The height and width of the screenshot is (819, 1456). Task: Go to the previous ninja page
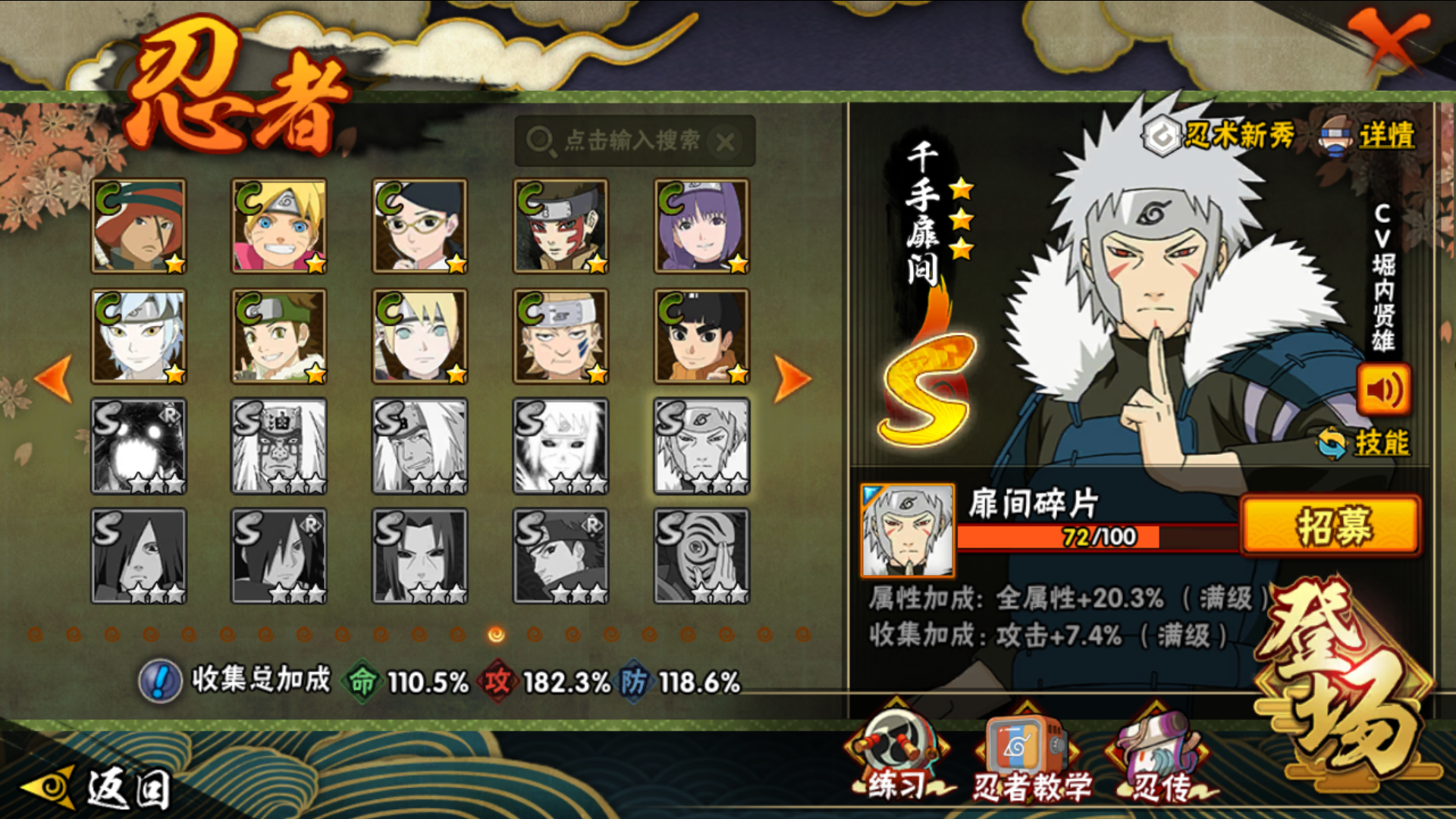click(x=55, y=378)
